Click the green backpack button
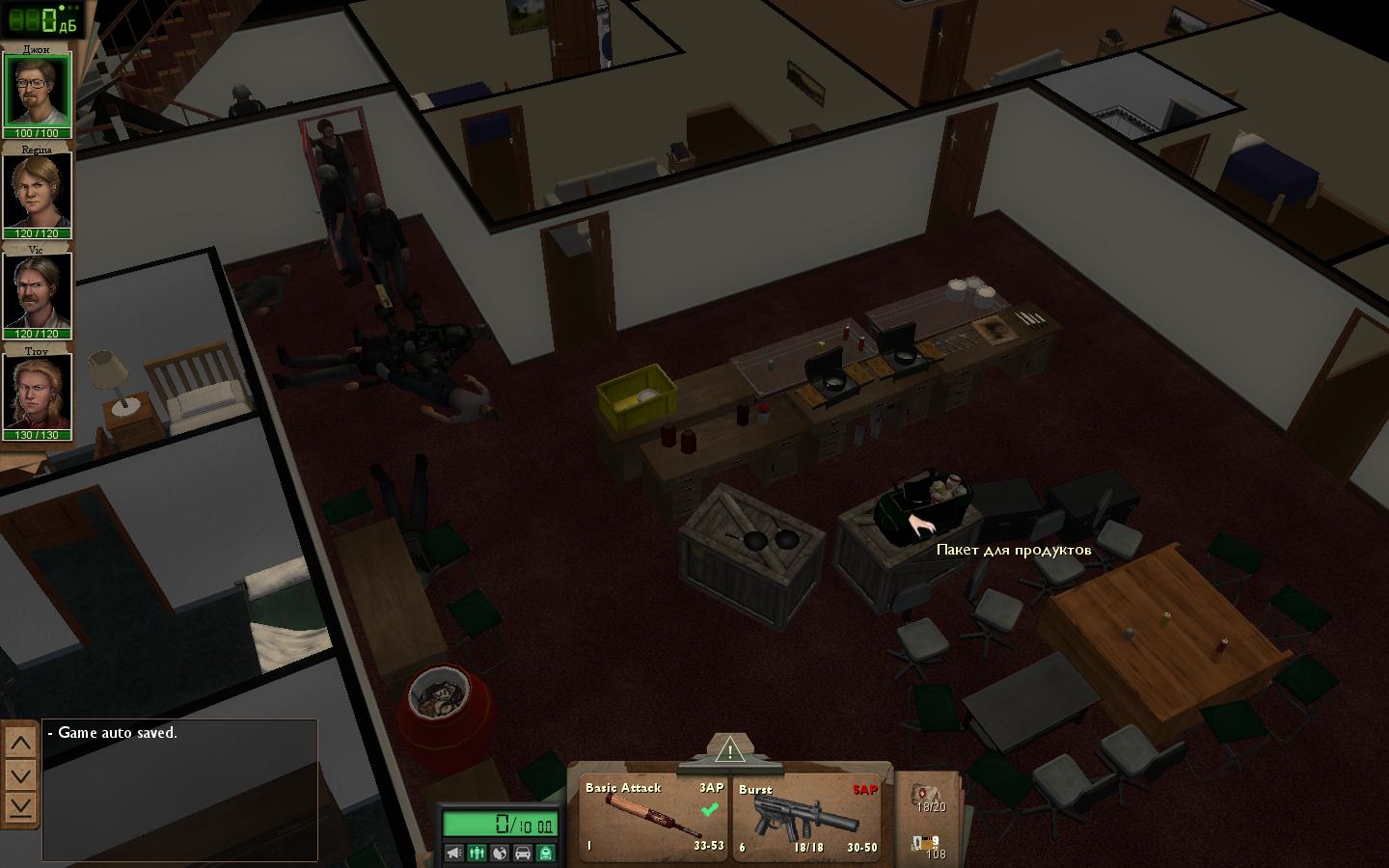This screenshot has width=1389, height=868. coord(546,853)
